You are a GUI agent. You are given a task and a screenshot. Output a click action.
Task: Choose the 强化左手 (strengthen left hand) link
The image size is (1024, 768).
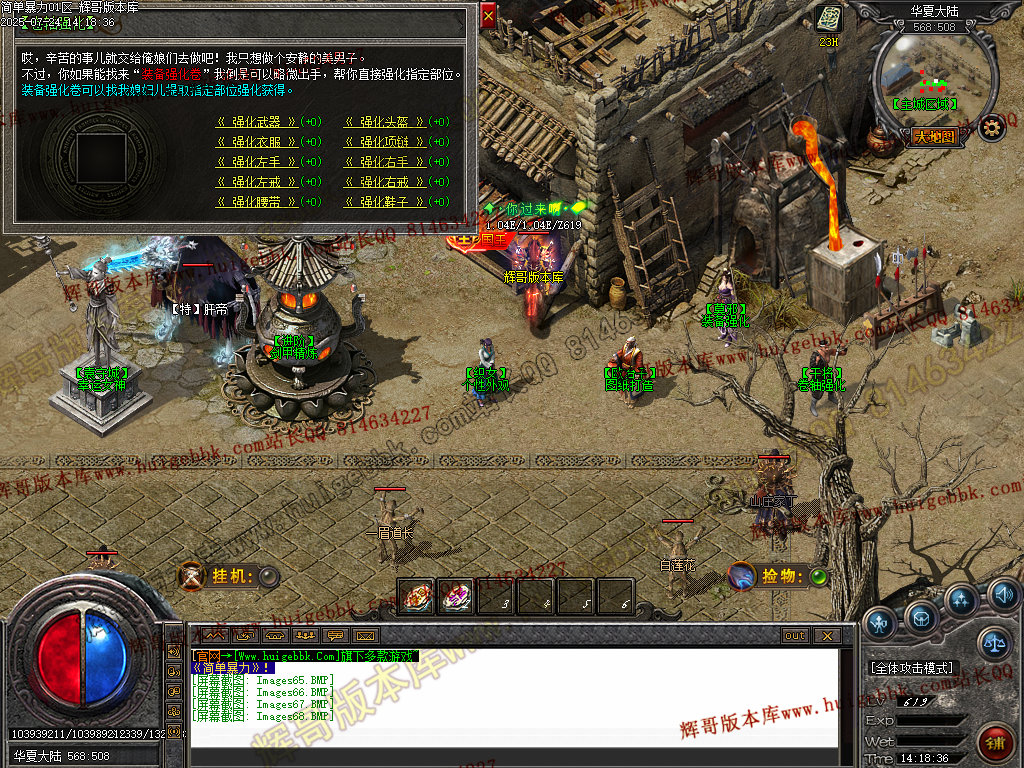point(256,162)
